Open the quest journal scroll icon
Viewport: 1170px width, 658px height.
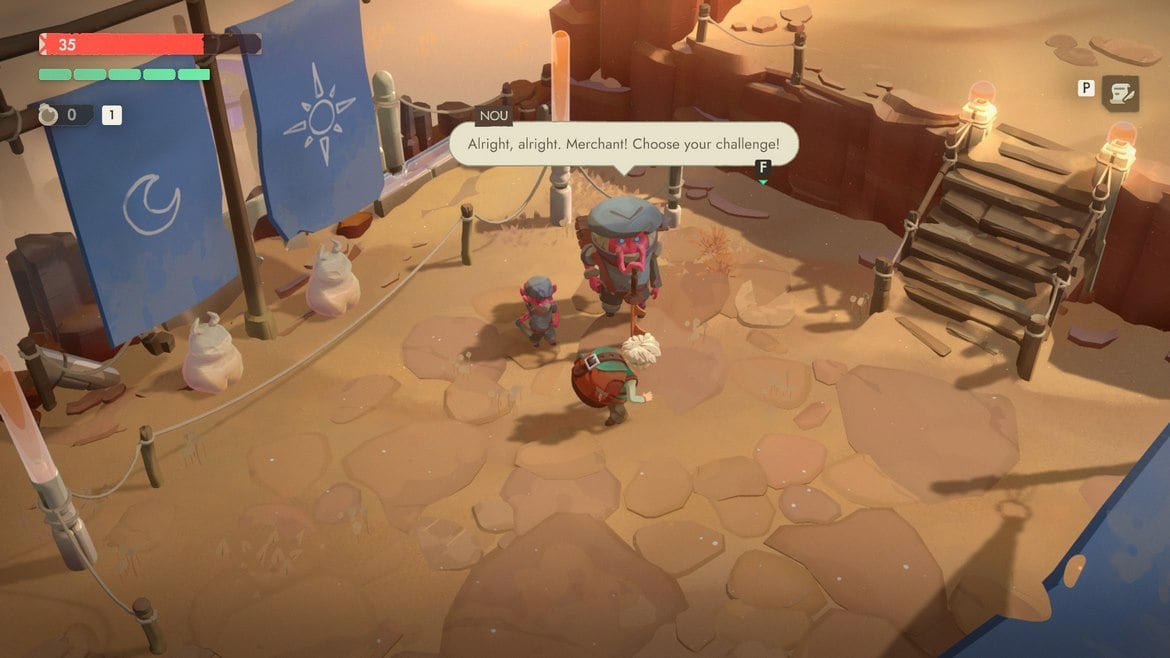point(1120,93)
